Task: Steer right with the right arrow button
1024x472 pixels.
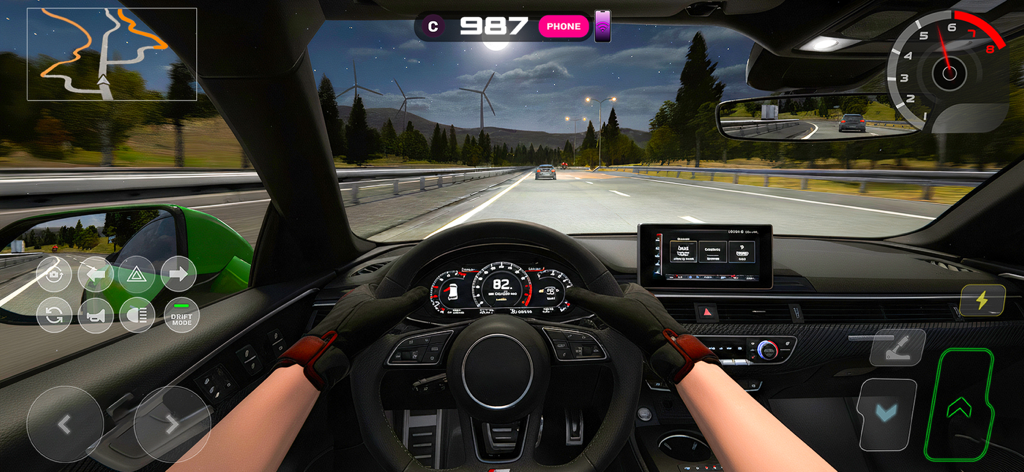Action: (x=172, y=424)
